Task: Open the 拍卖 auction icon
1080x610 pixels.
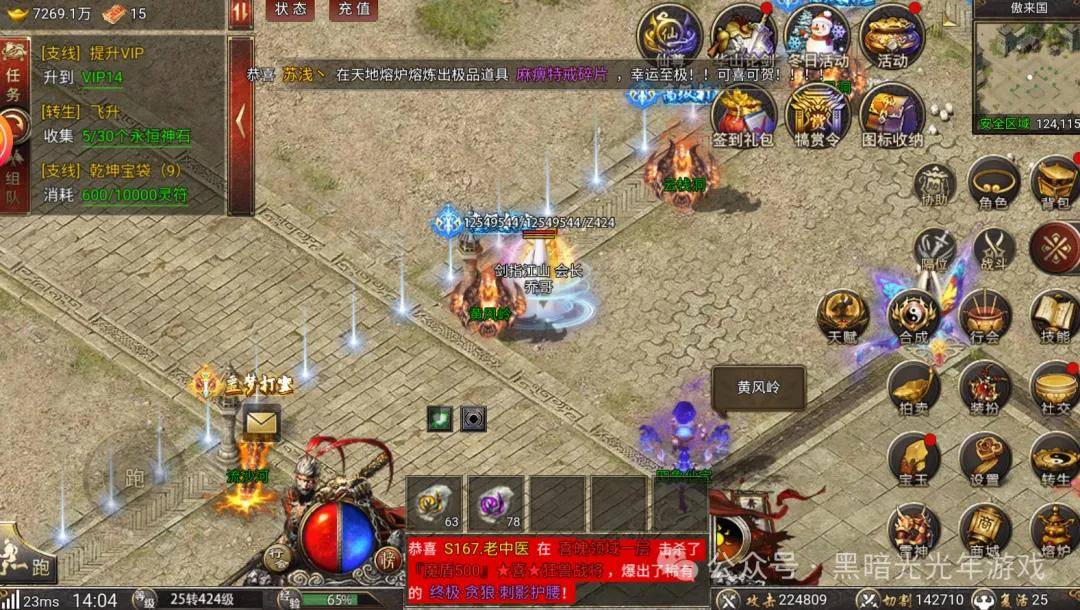Action: 913,389
